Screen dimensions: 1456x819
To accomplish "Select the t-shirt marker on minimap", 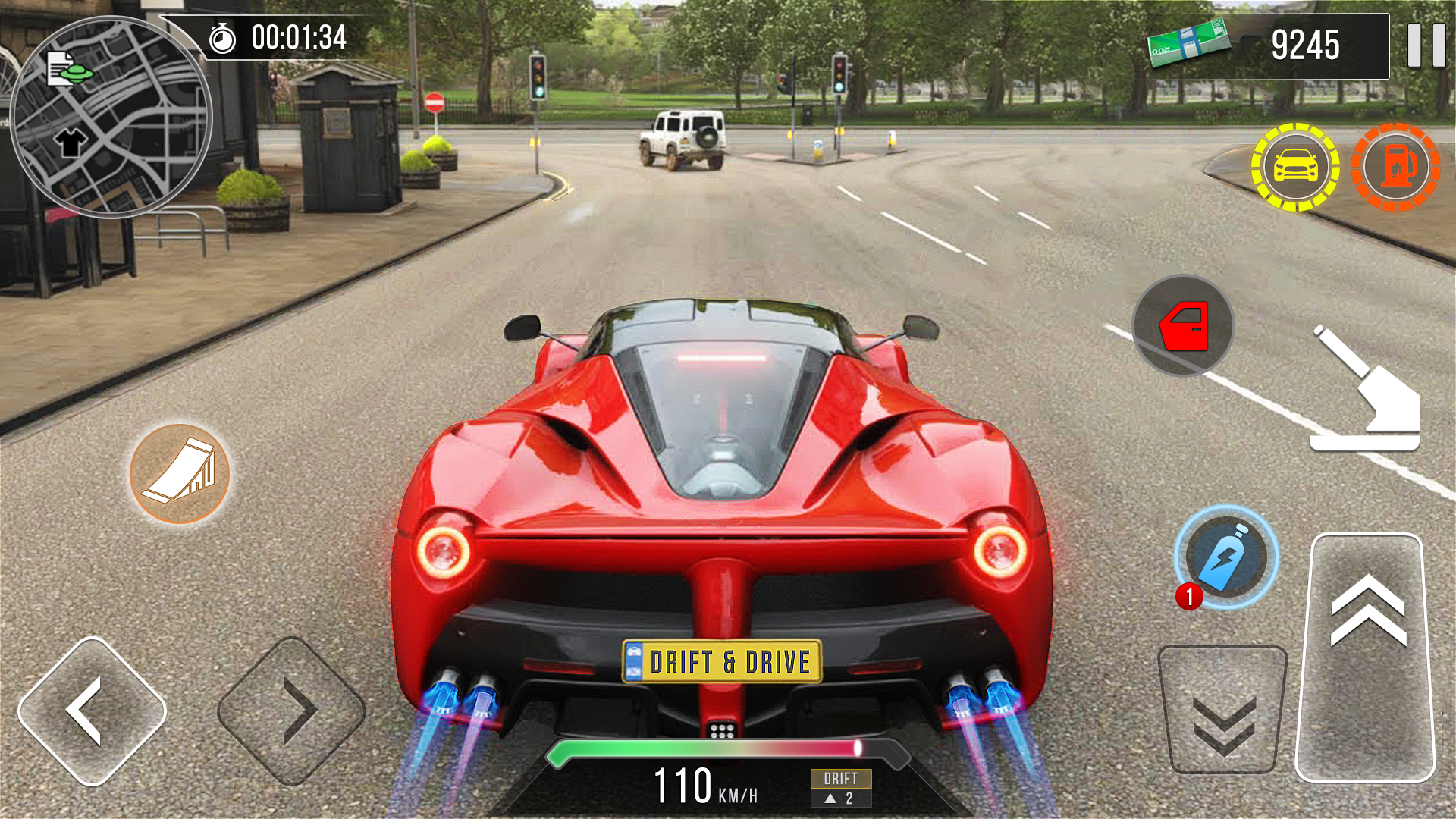I will tap(71, 142).
